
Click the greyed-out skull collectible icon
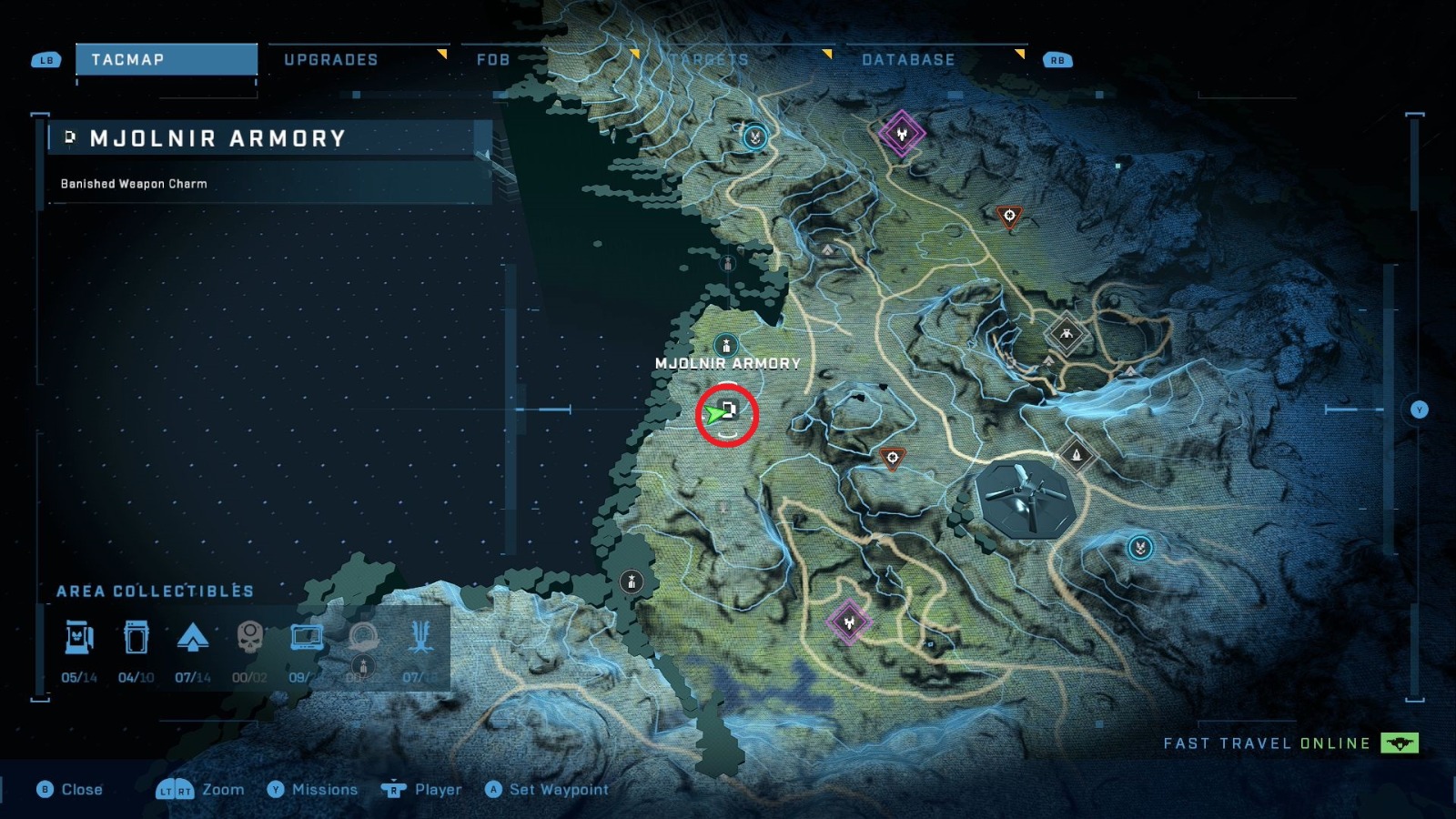point(252,637)
